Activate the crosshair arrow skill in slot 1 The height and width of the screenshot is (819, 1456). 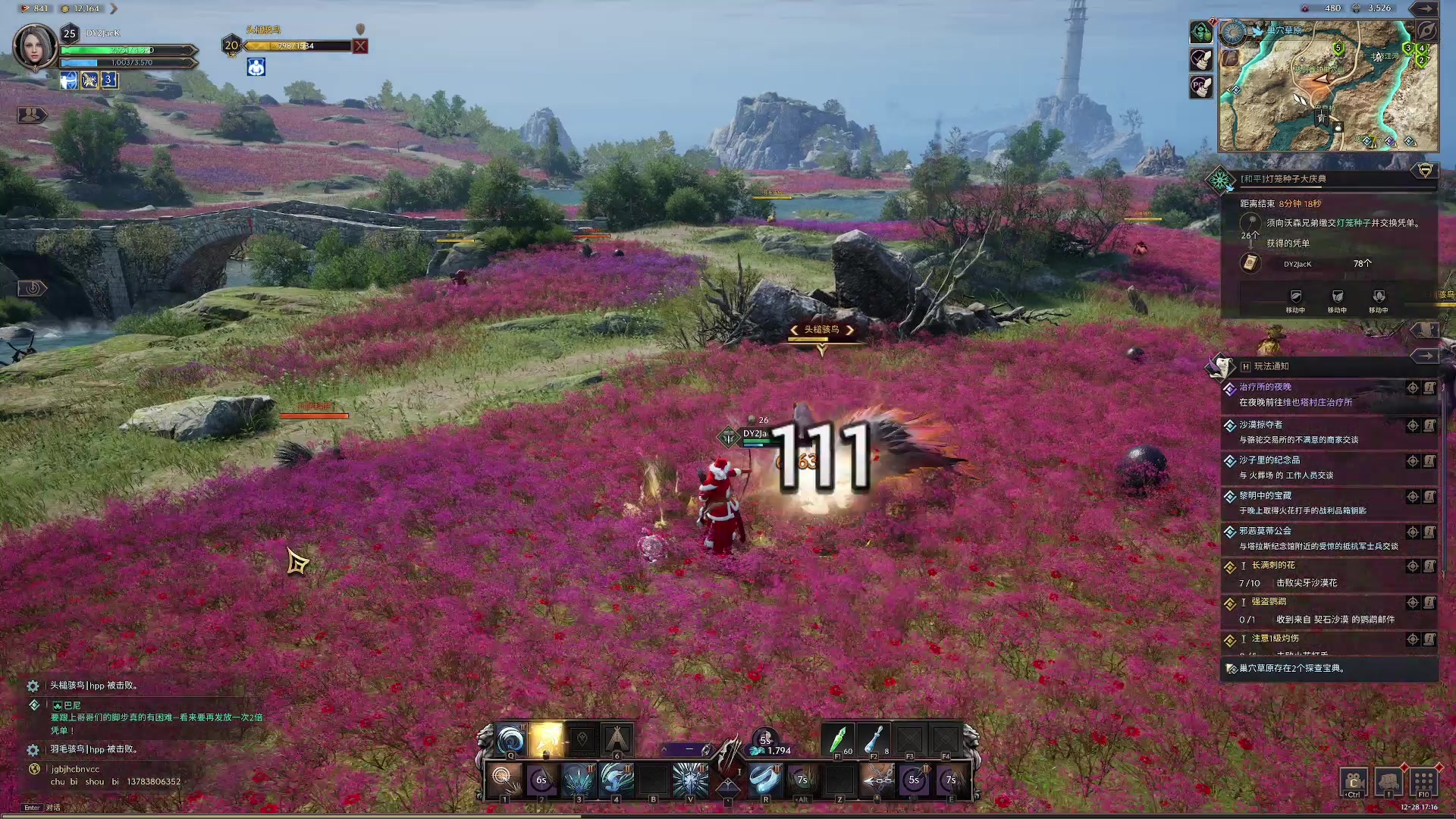point(503,779)
